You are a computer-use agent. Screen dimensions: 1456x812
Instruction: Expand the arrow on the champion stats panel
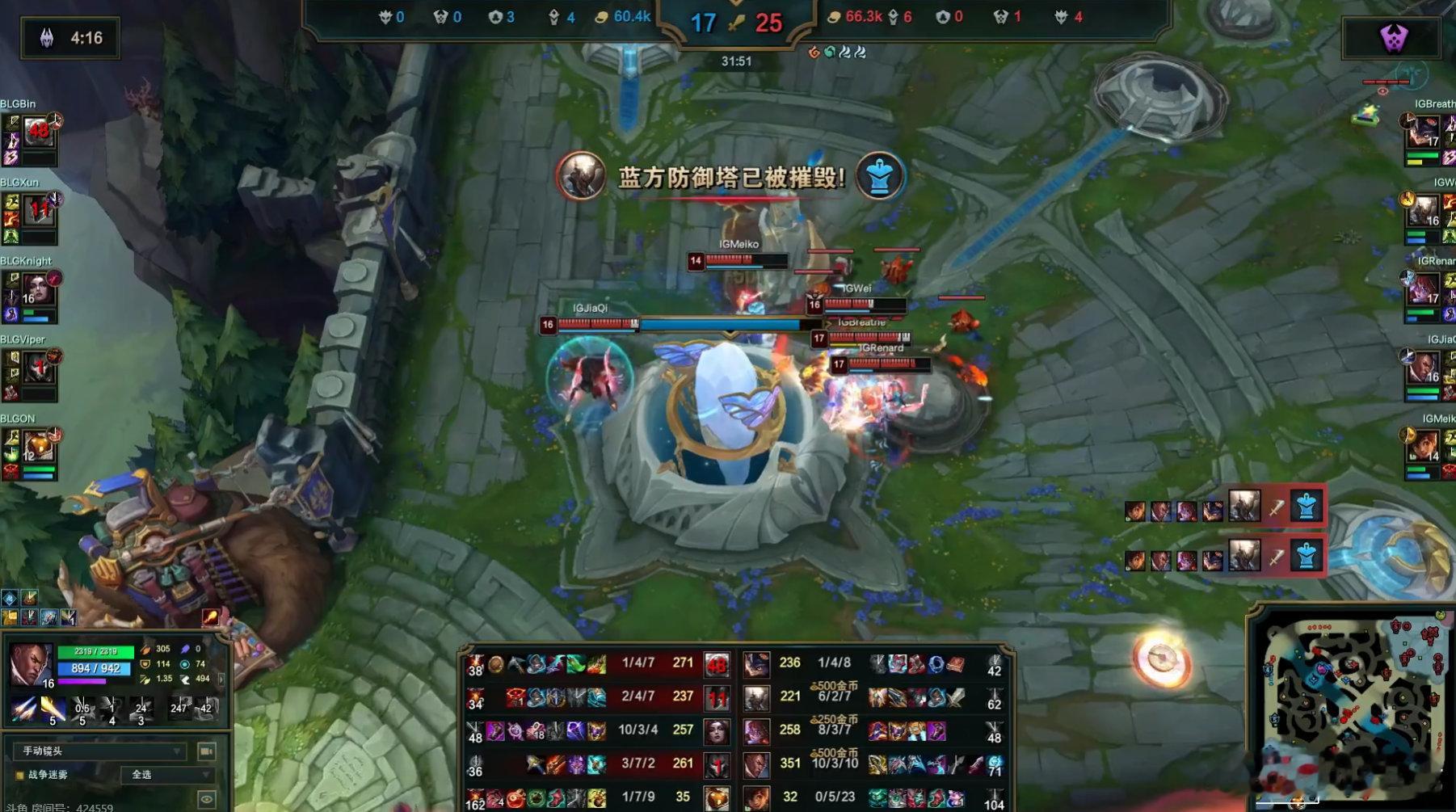[221, 679]
